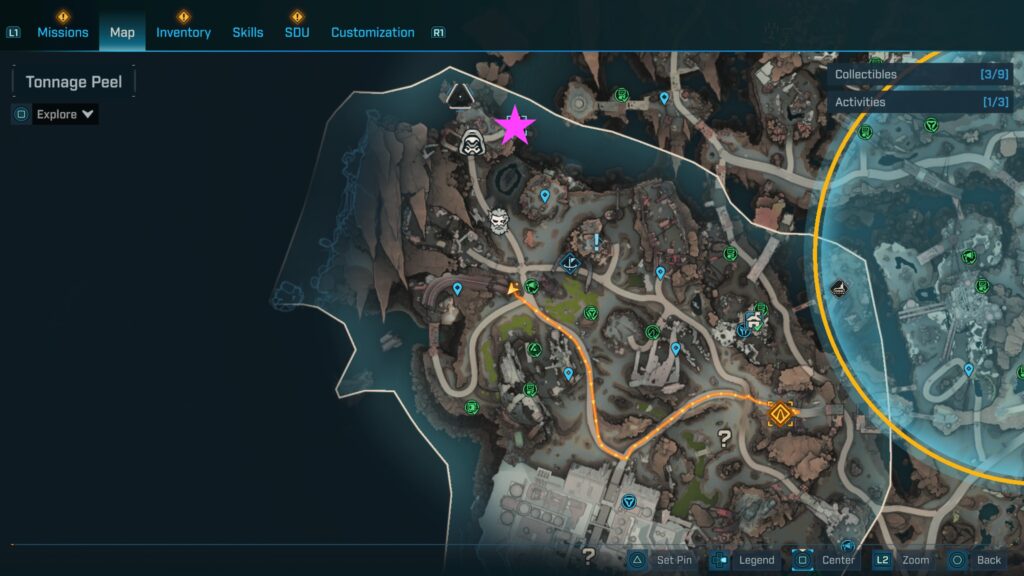Go to the Skills tab
This screenshot has height=576, width=1024.
click(x=248, y=32)
